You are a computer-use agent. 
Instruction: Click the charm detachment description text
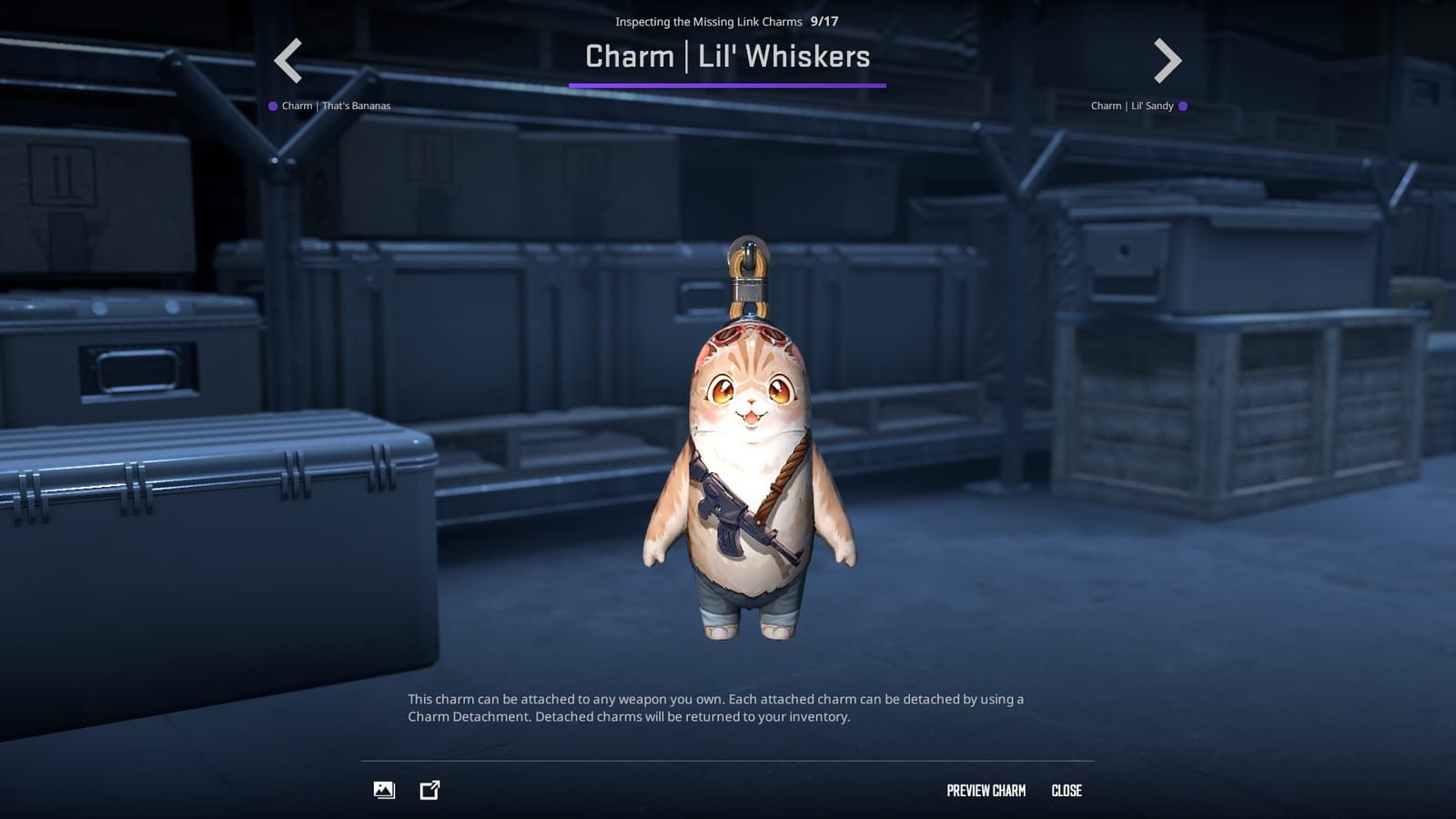click(718, 709)
